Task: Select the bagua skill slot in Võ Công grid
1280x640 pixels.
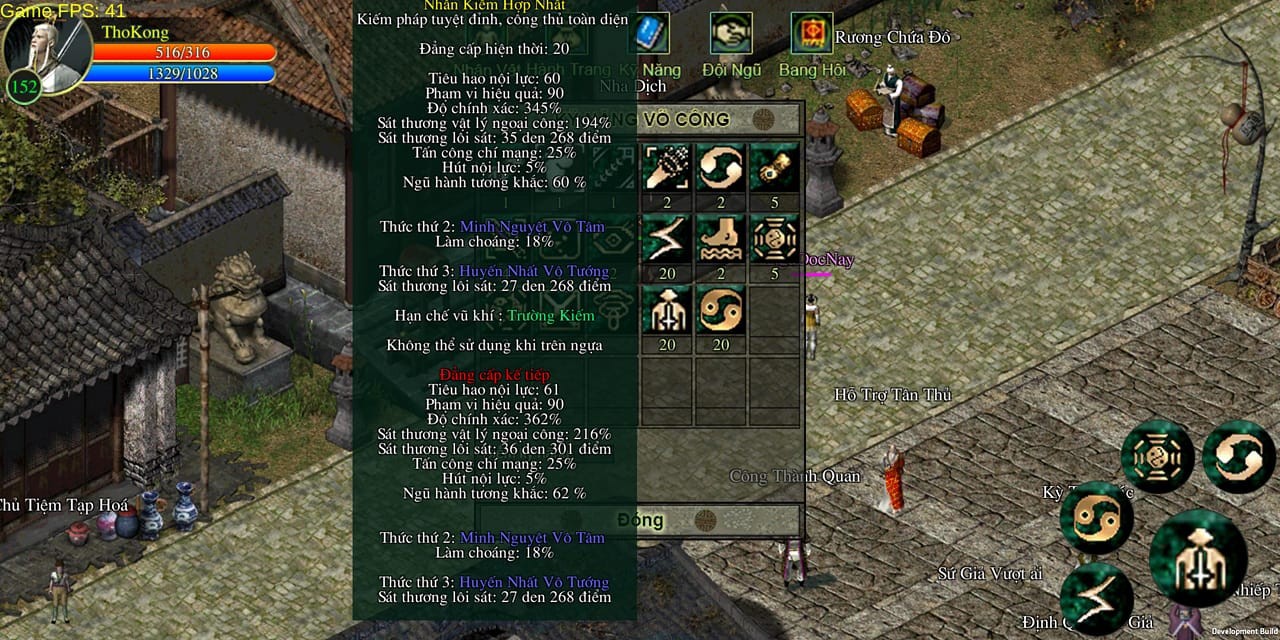Action: click(774, 239)
